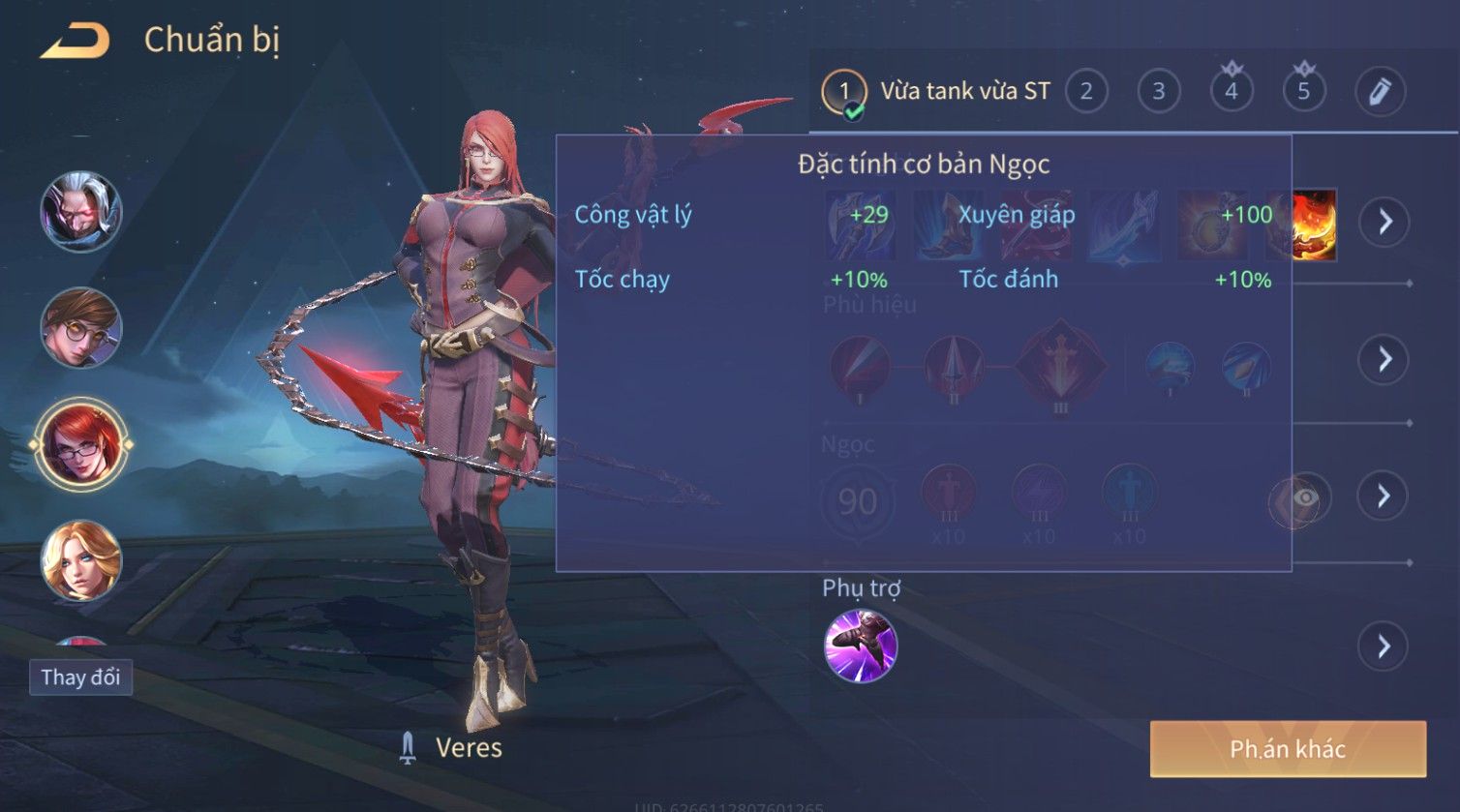Choose the hero portrait with glasses and brown hair
Image resolution: width=1460 pixels, height=812 pixels.
(80, 328)
